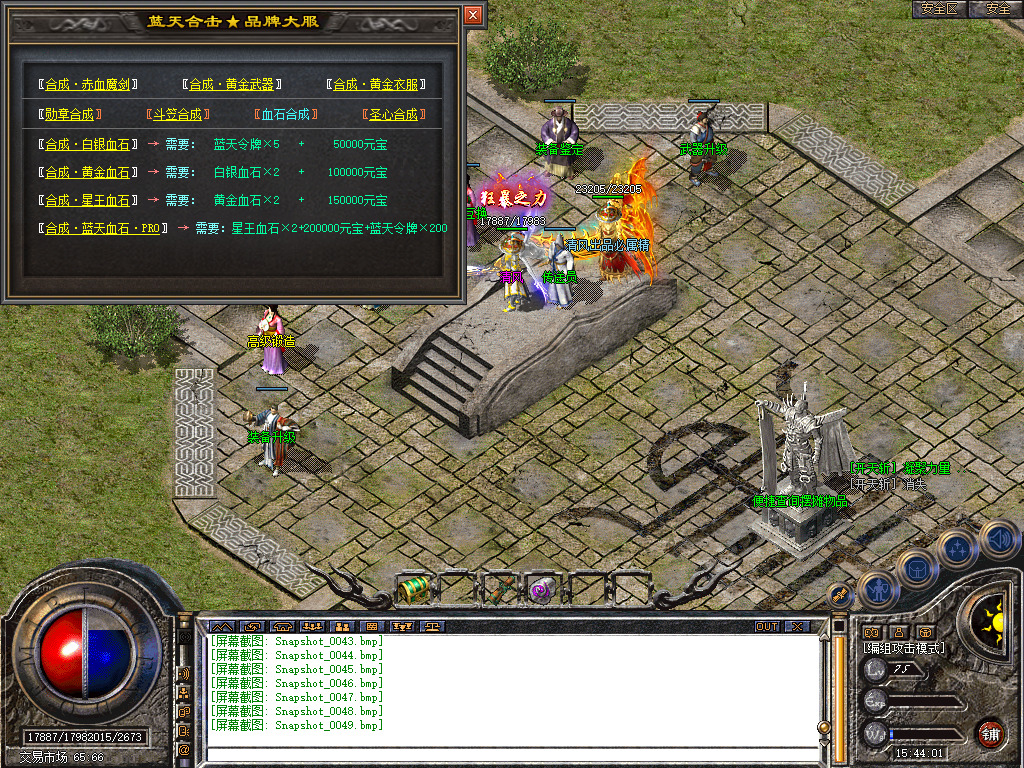This screenshot has height=768, width=1024.
Task: Choose 合成·星王血石 synthesis
Action: (87, 200)
